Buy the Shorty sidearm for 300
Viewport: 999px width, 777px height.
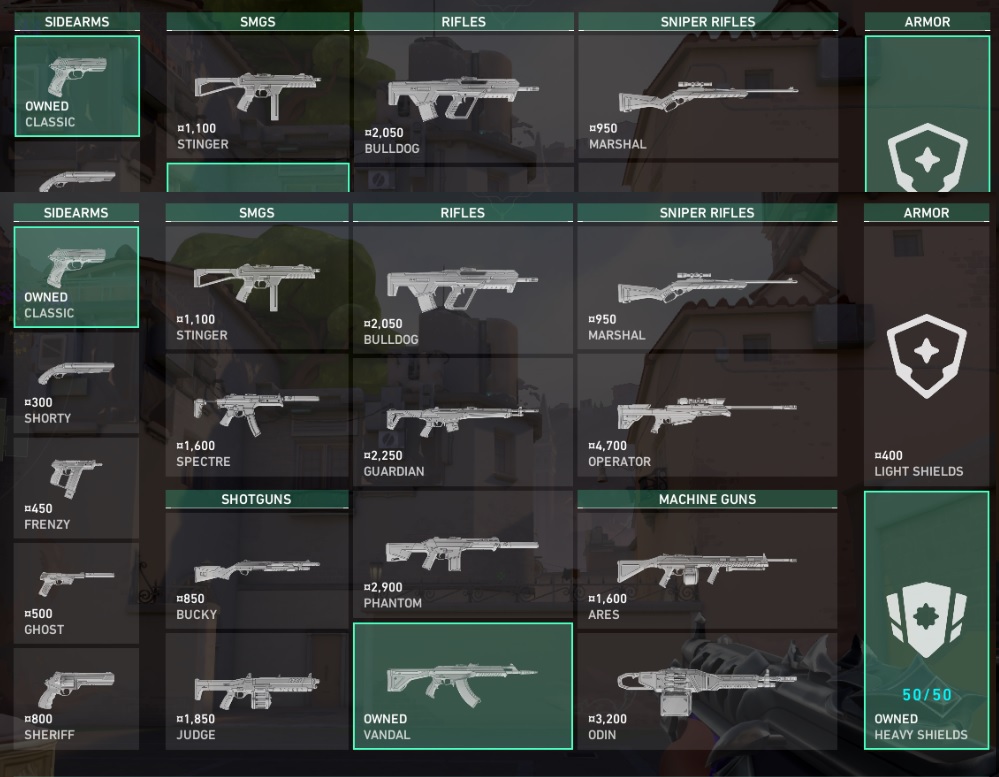(76, 382)
